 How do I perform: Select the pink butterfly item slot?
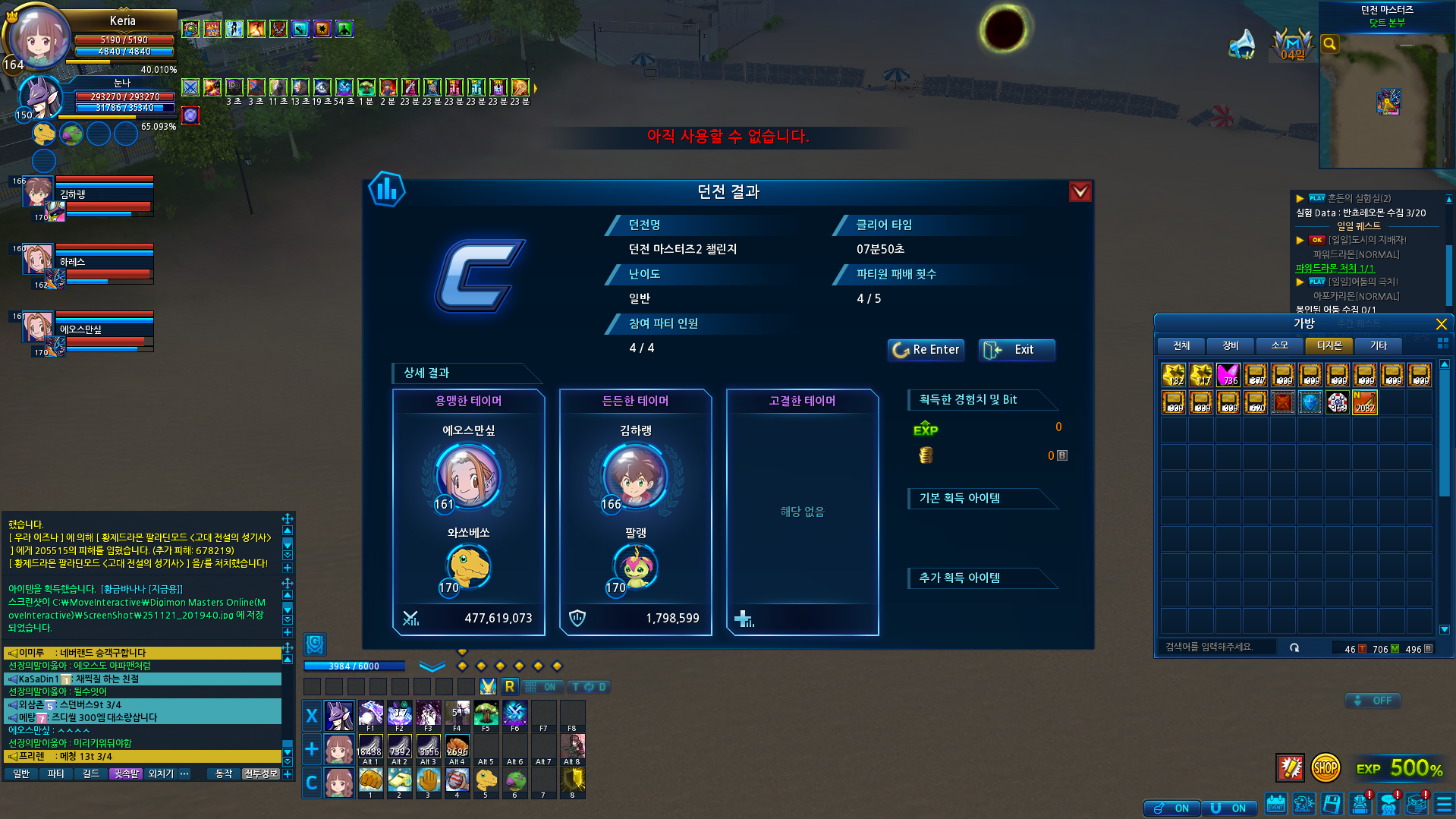1228,375
